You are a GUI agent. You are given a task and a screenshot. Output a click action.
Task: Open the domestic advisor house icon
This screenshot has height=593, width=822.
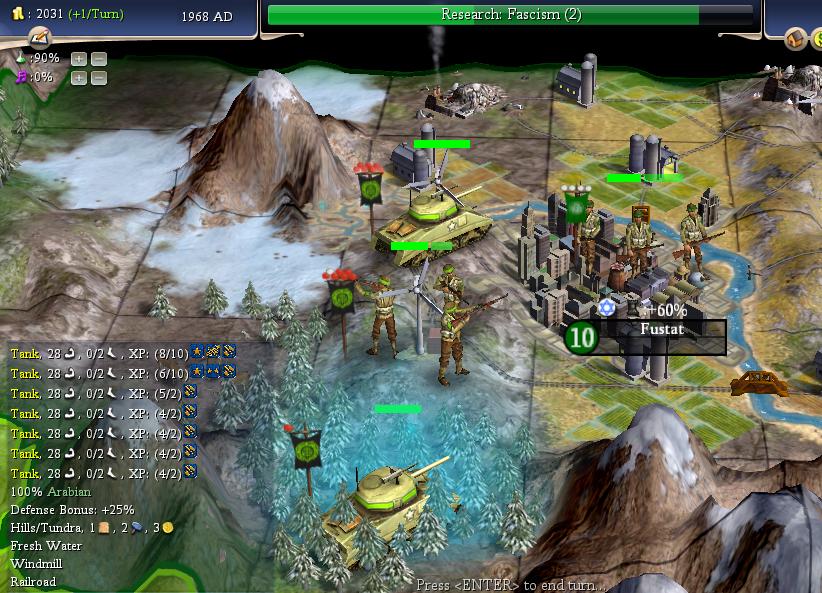(x=794, y=39)
